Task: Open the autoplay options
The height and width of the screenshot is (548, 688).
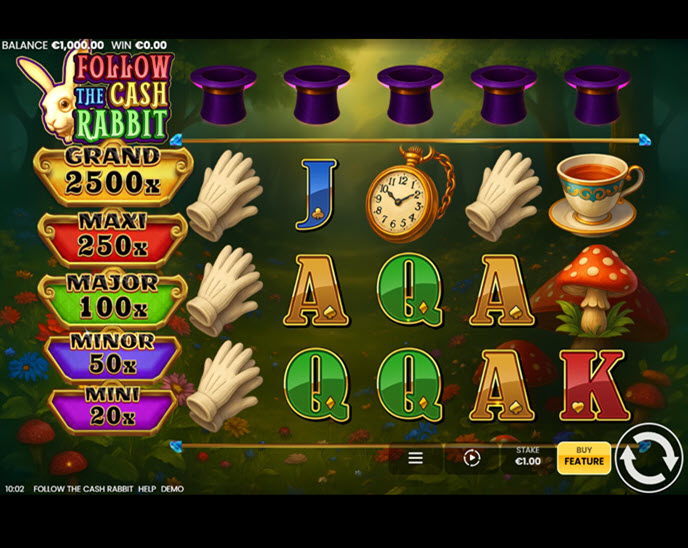Action: [472, 458]
